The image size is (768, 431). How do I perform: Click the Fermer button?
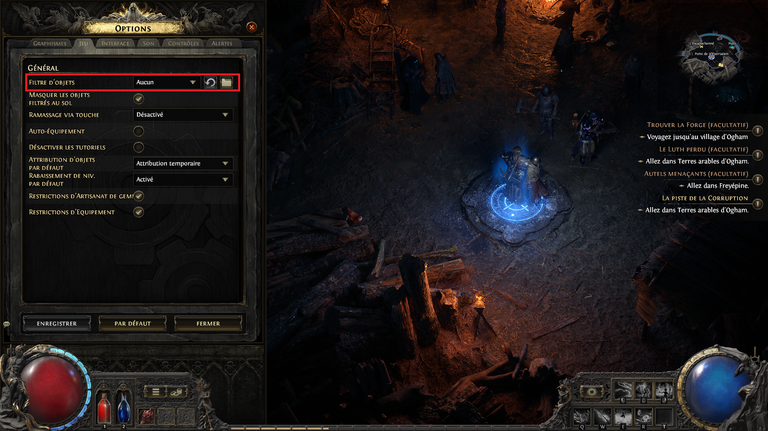(209, 323)
